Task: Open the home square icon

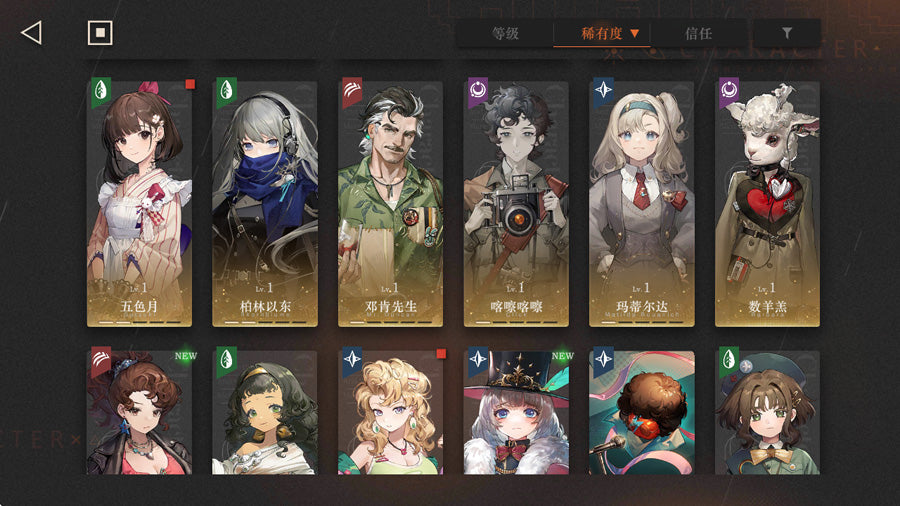Action: click(100, 33)
